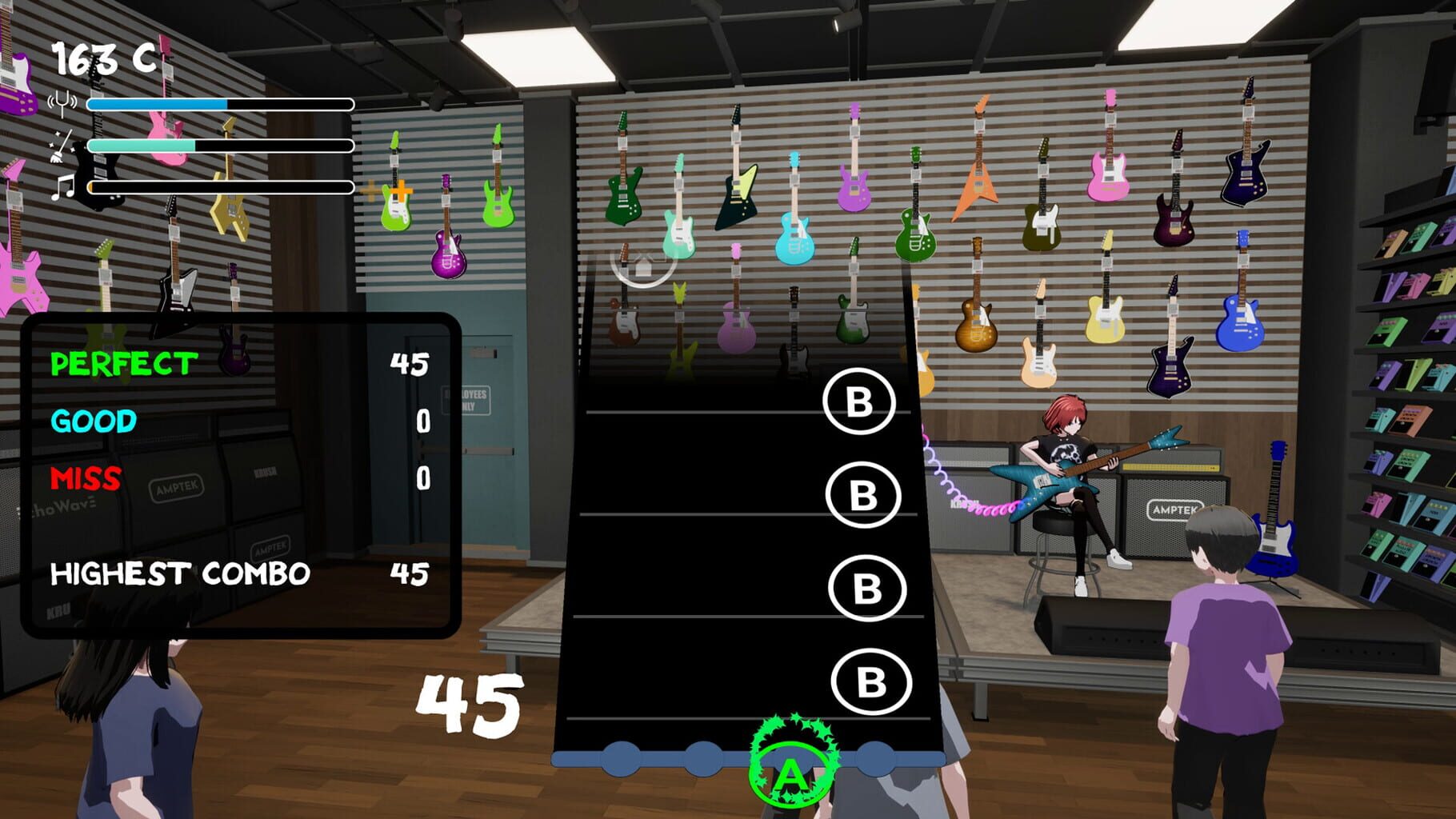Click the large 45 combo counter

click(x=469, y=704)
